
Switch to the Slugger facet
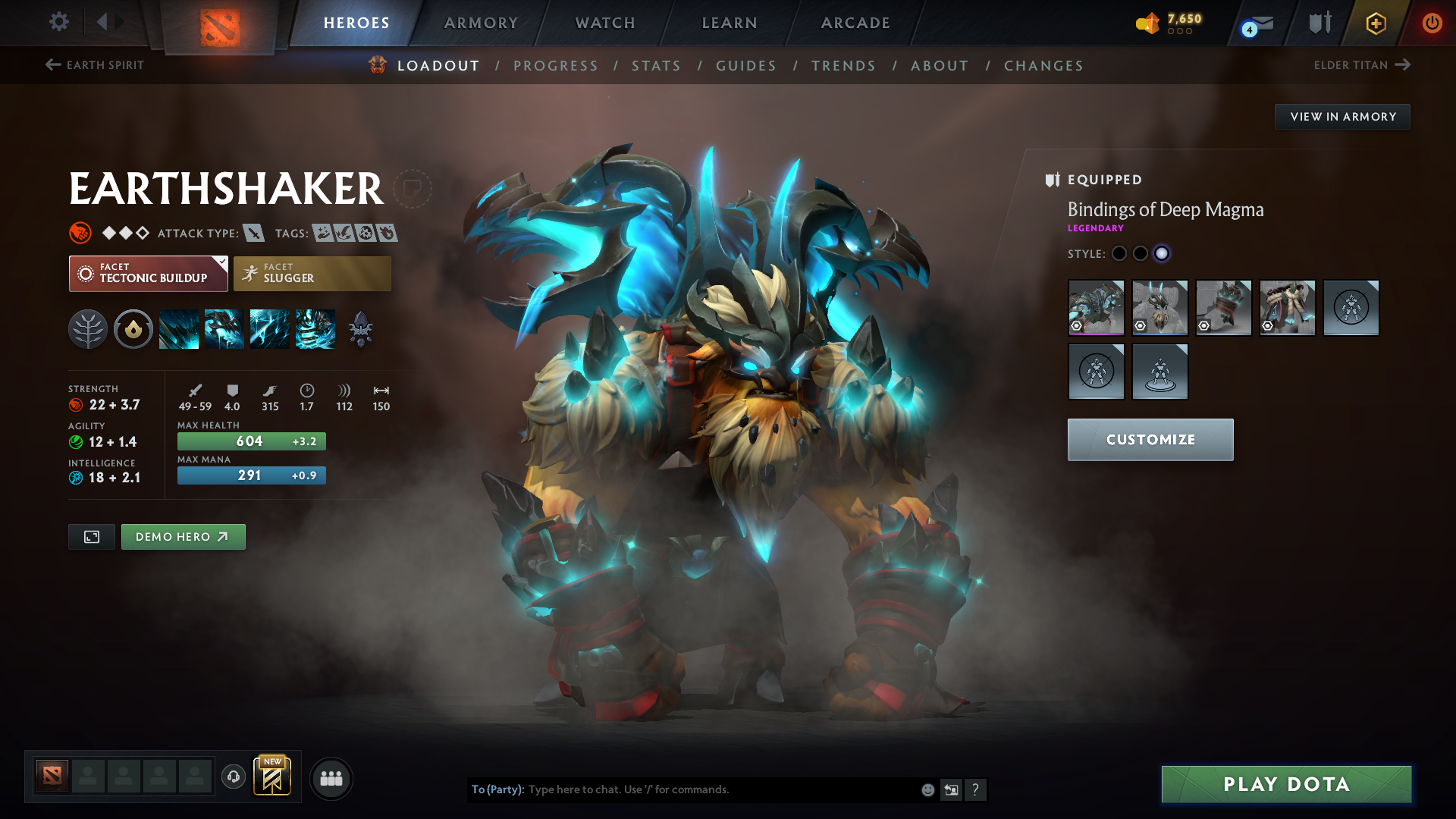point(312,273)
